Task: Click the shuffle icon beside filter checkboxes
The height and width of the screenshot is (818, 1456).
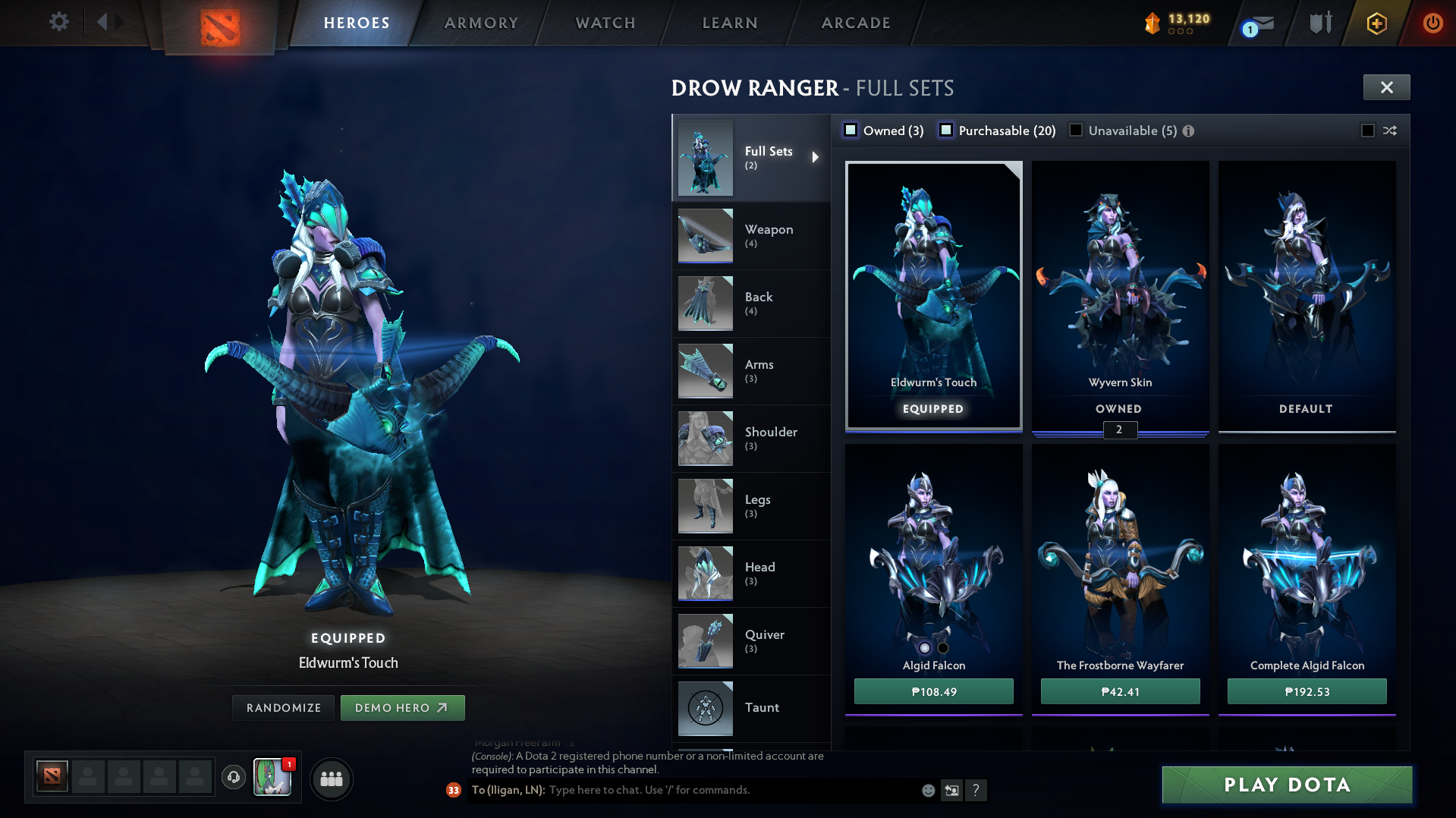Action: point(1390,130)
